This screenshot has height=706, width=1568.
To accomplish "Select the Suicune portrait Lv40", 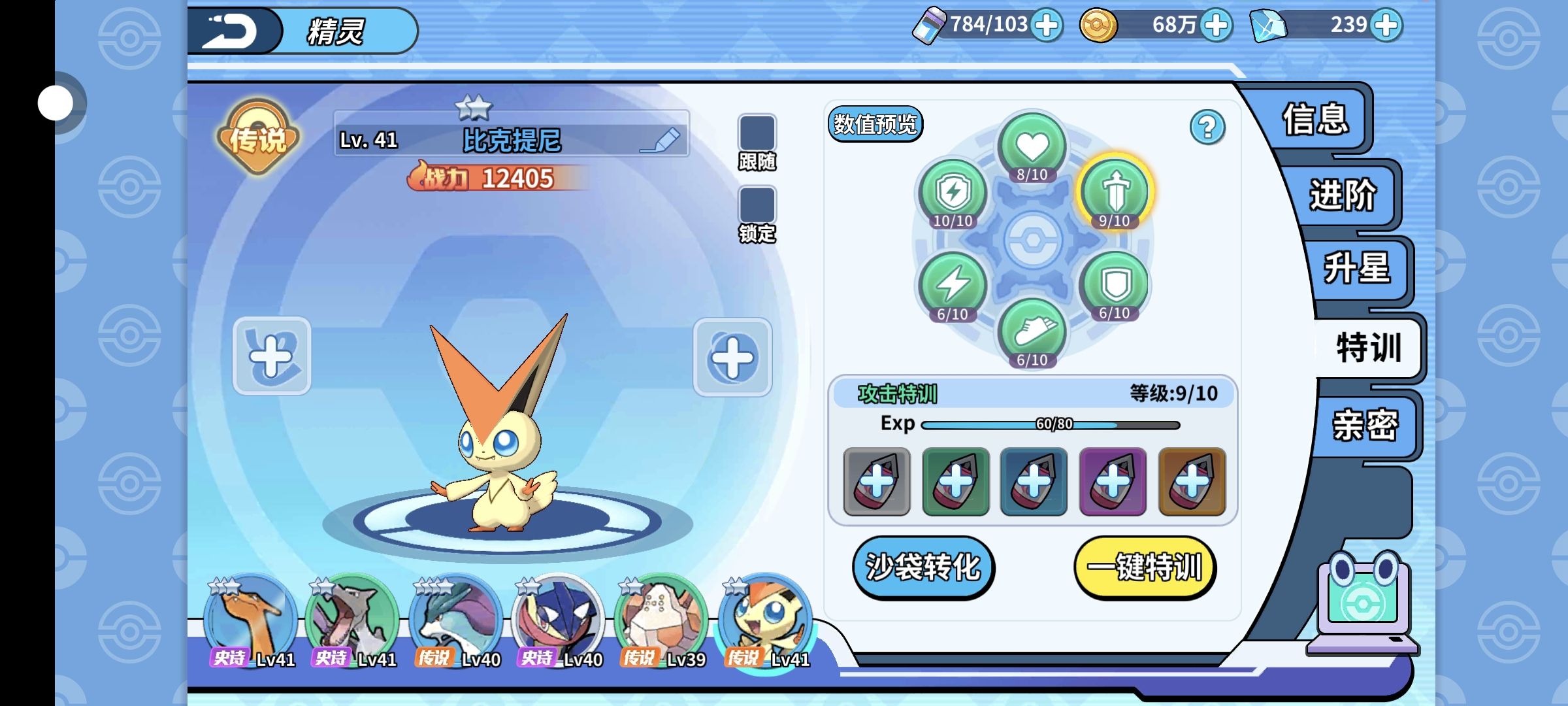I will (x=455, y=618).
